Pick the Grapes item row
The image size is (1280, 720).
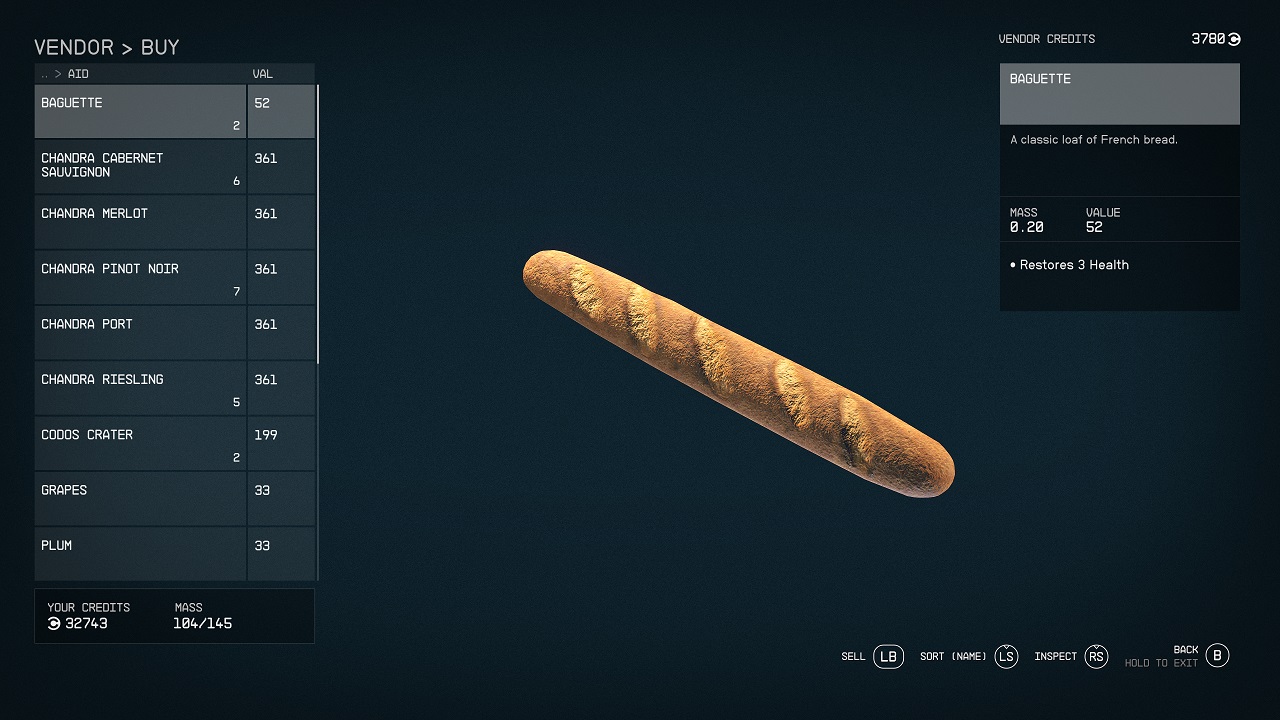140,498
